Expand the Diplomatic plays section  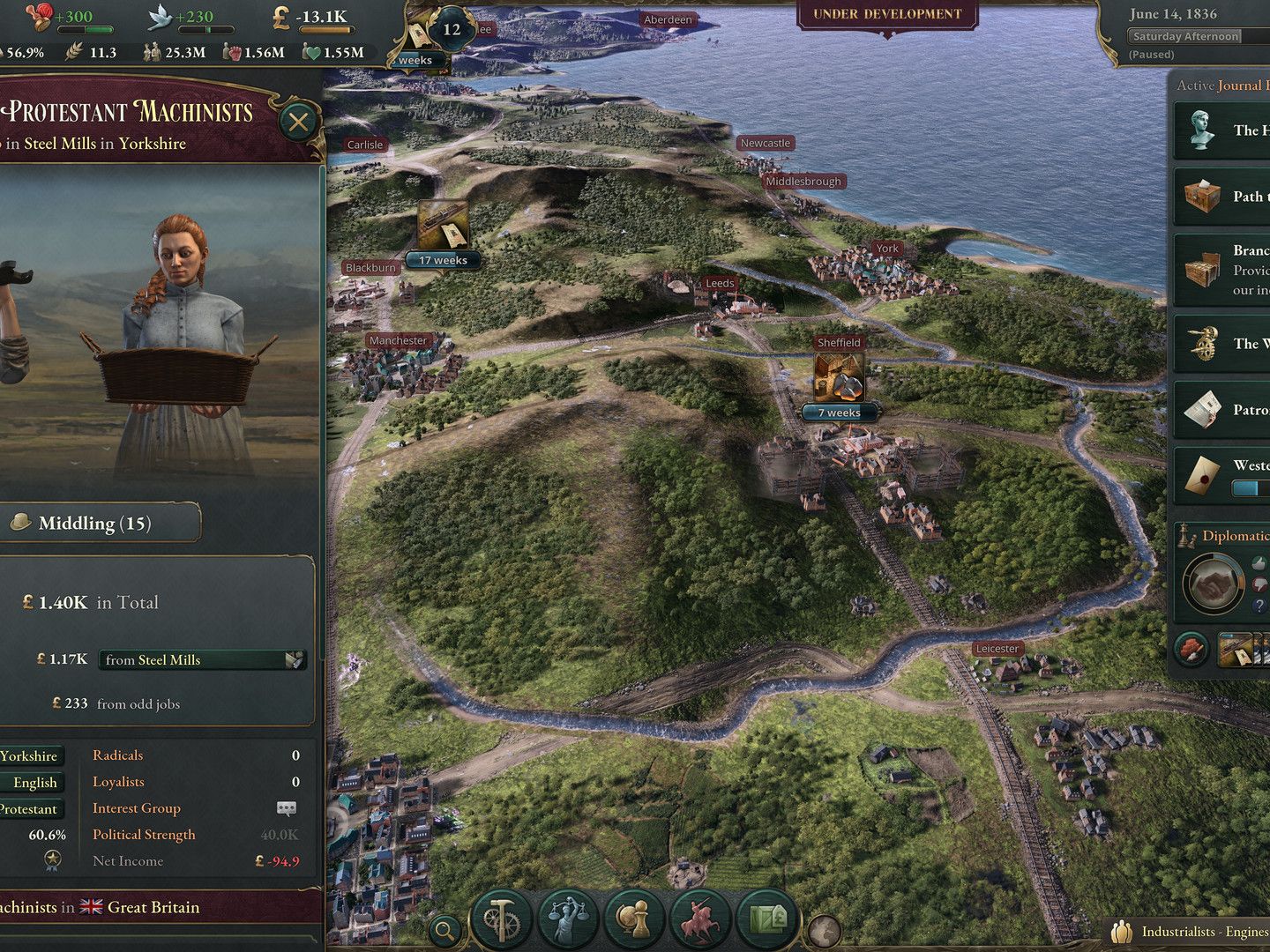coord(1234,535)
